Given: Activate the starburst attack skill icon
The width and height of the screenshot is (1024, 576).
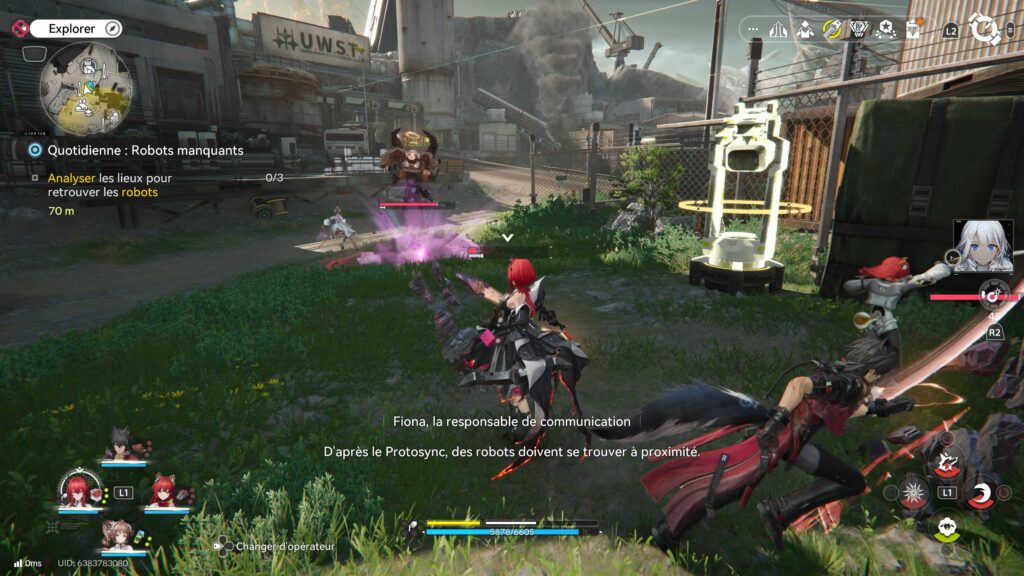Looking at the screenshot, I should tap(912, 492).
